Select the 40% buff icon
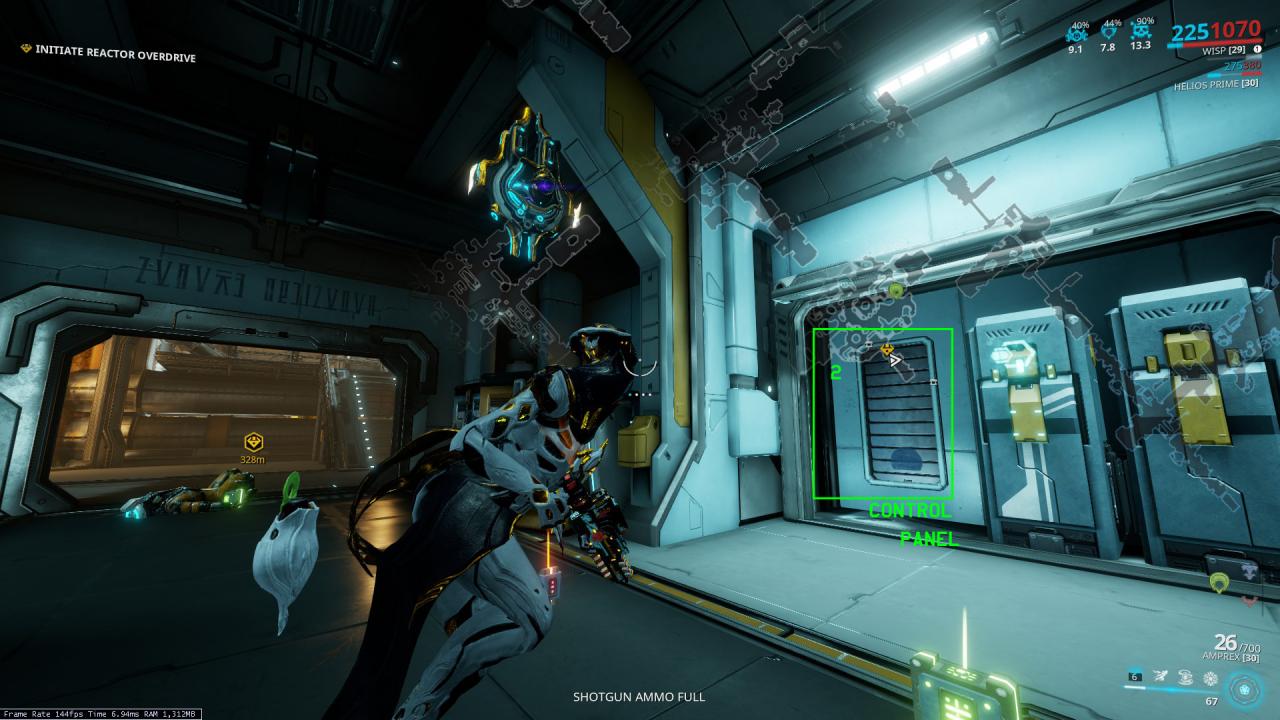The height and width of the screenshot is (720, 1280). pyautogui.click(x=1077, y=32)
